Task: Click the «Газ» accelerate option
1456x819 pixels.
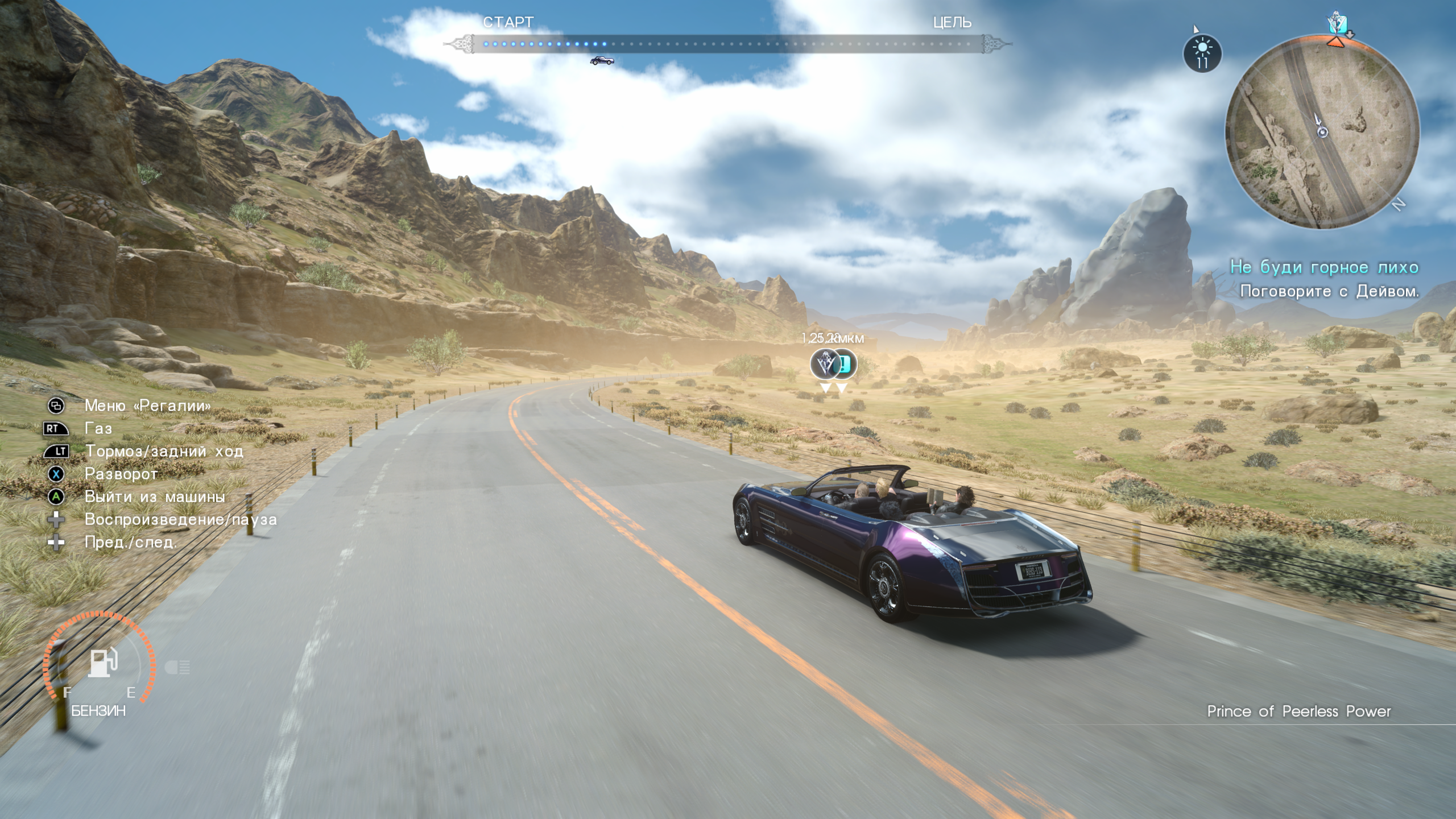Action: [x=98, y=428]
